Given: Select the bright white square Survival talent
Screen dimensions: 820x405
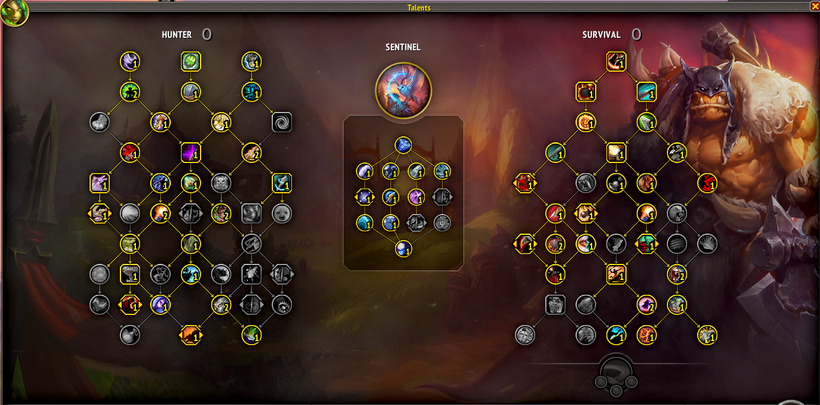Looking at the screenshot, I should click(616, 152).
